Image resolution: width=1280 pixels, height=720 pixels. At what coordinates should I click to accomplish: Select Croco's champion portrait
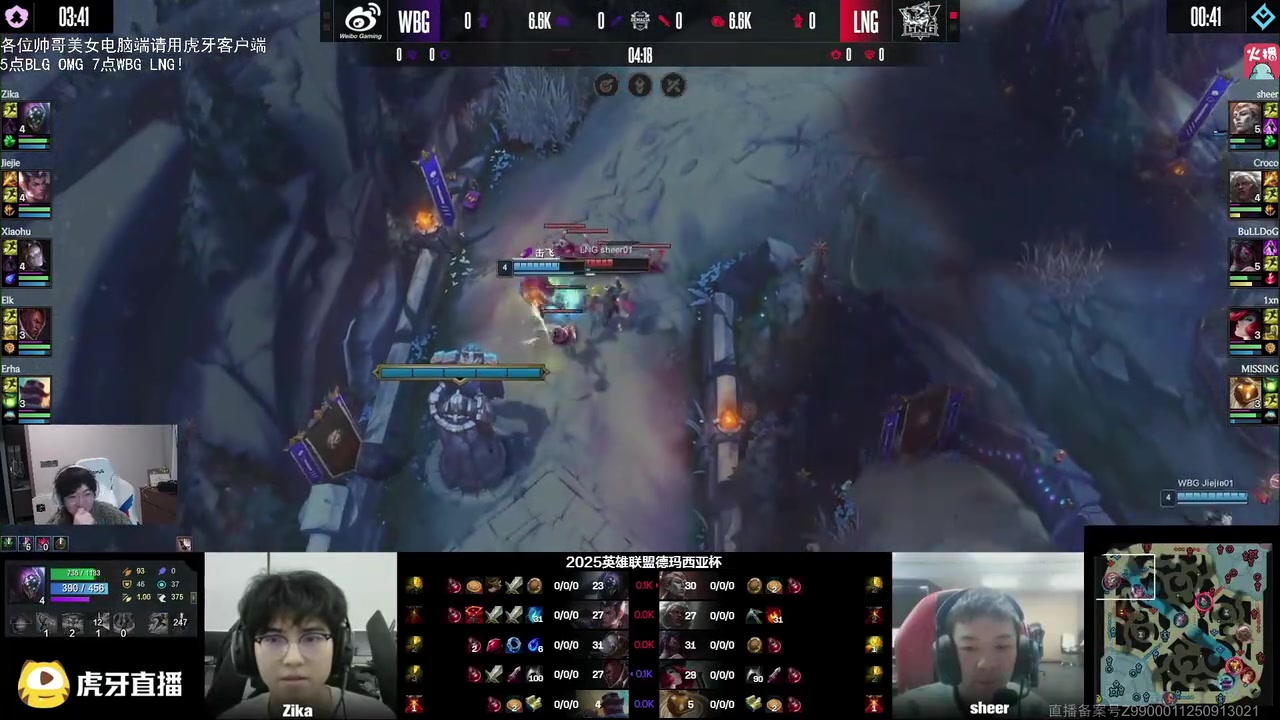(1245, 186)
